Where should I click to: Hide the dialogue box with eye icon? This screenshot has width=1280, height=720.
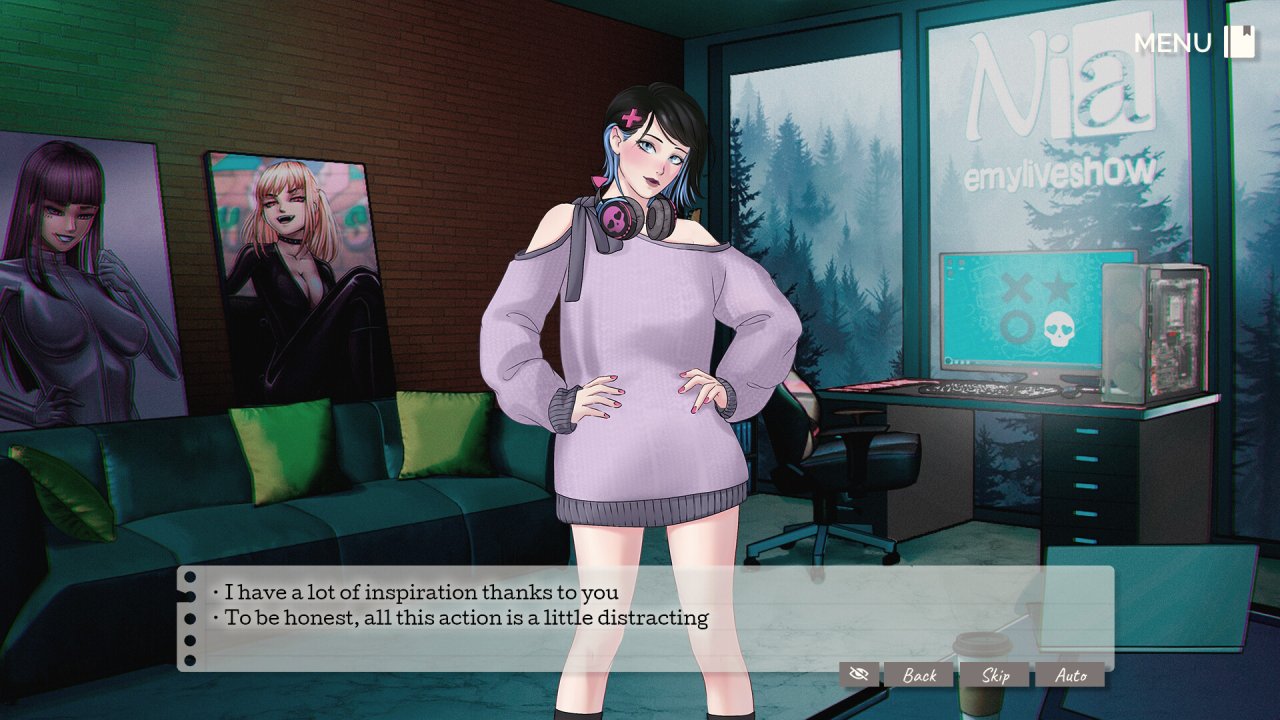tap(858, 675)
